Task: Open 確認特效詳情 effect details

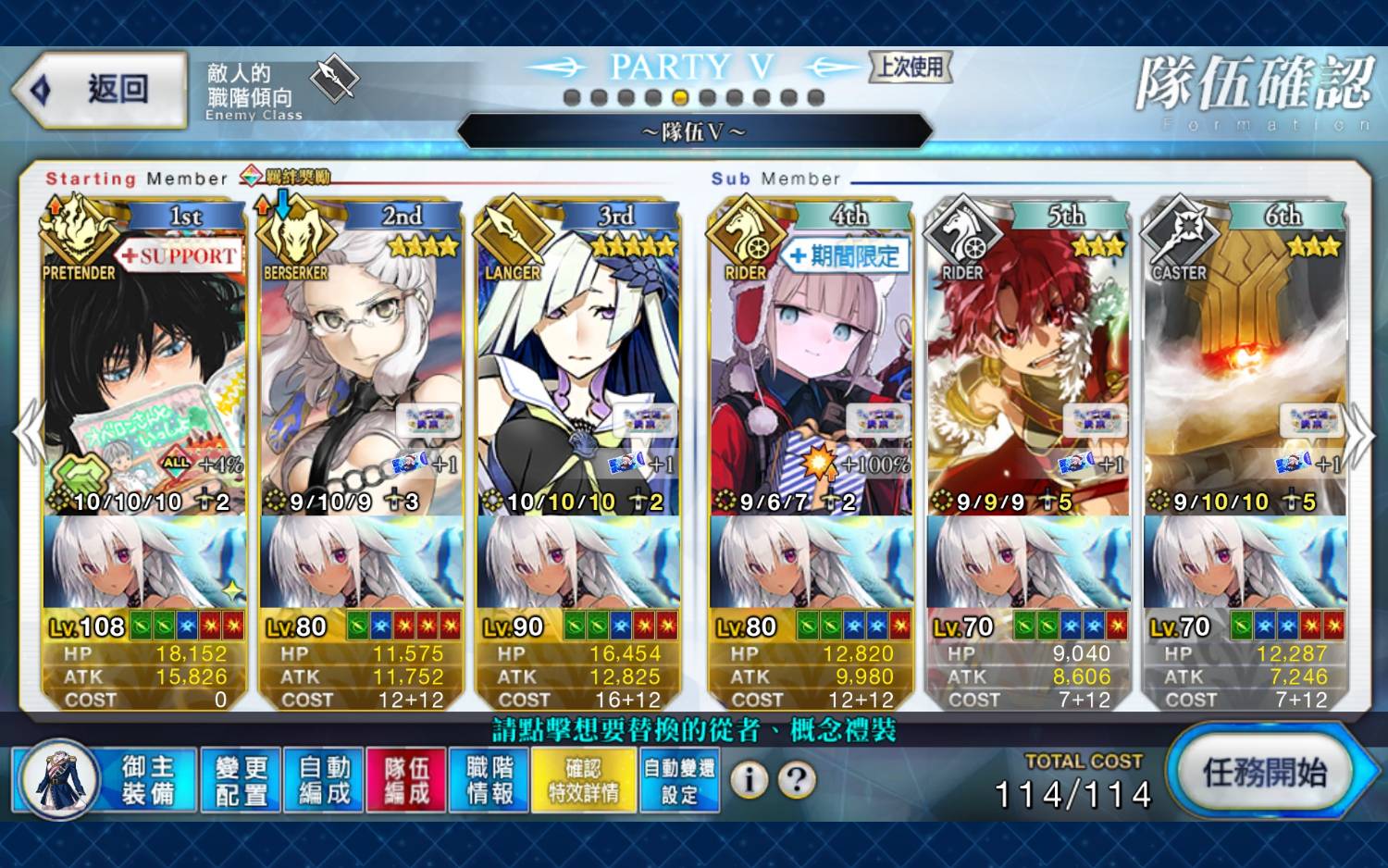Action: [584, 780]
